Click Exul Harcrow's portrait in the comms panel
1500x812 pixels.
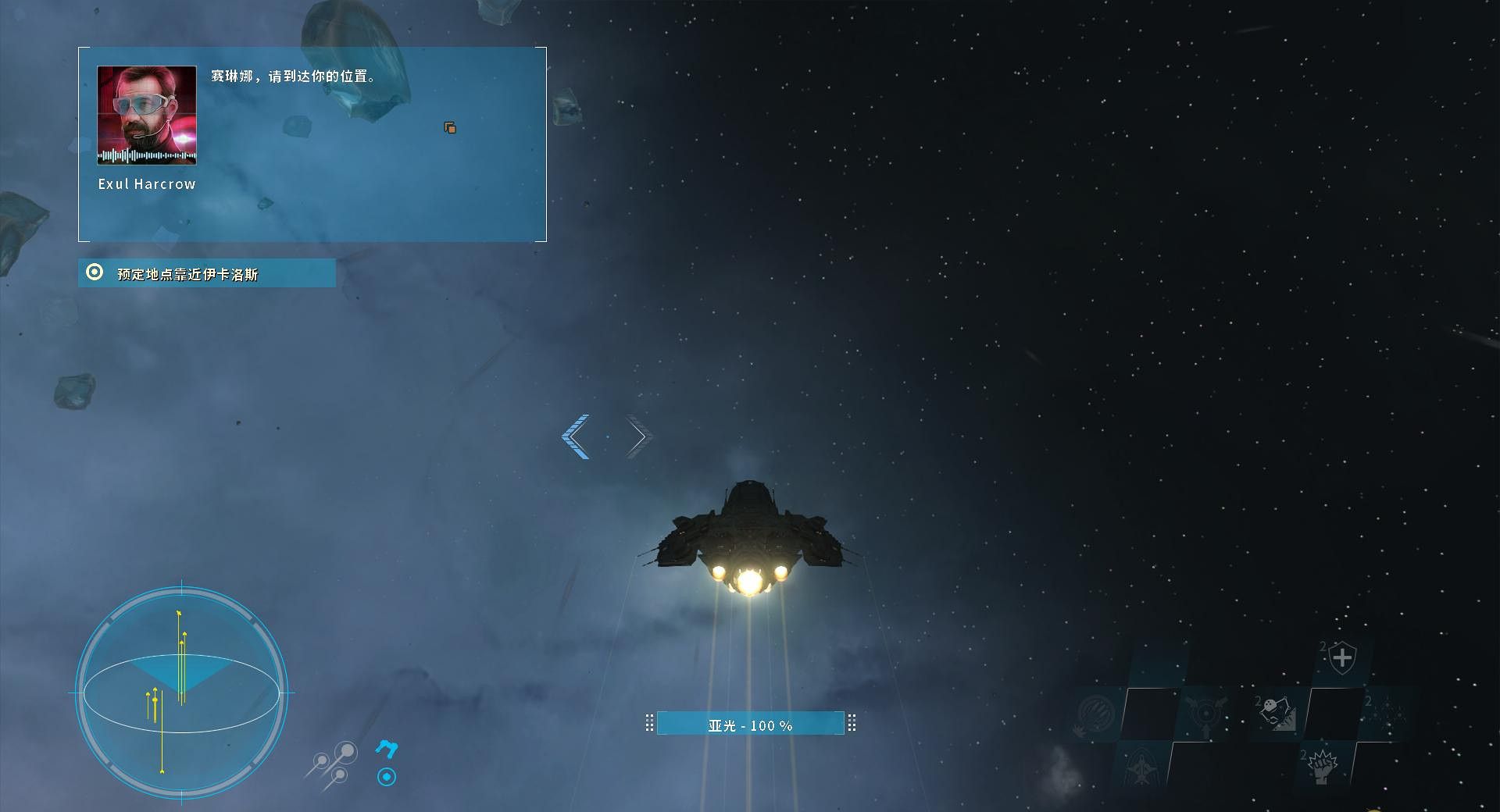coord(147,115)
